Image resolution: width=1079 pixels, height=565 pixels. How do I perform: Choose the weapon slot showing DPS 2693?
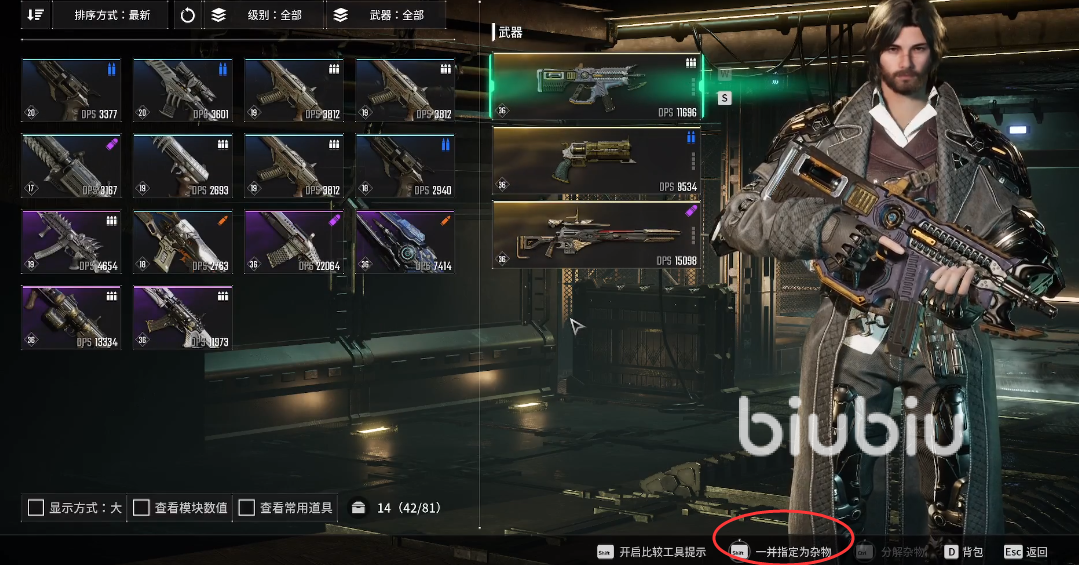click(183, 166)
